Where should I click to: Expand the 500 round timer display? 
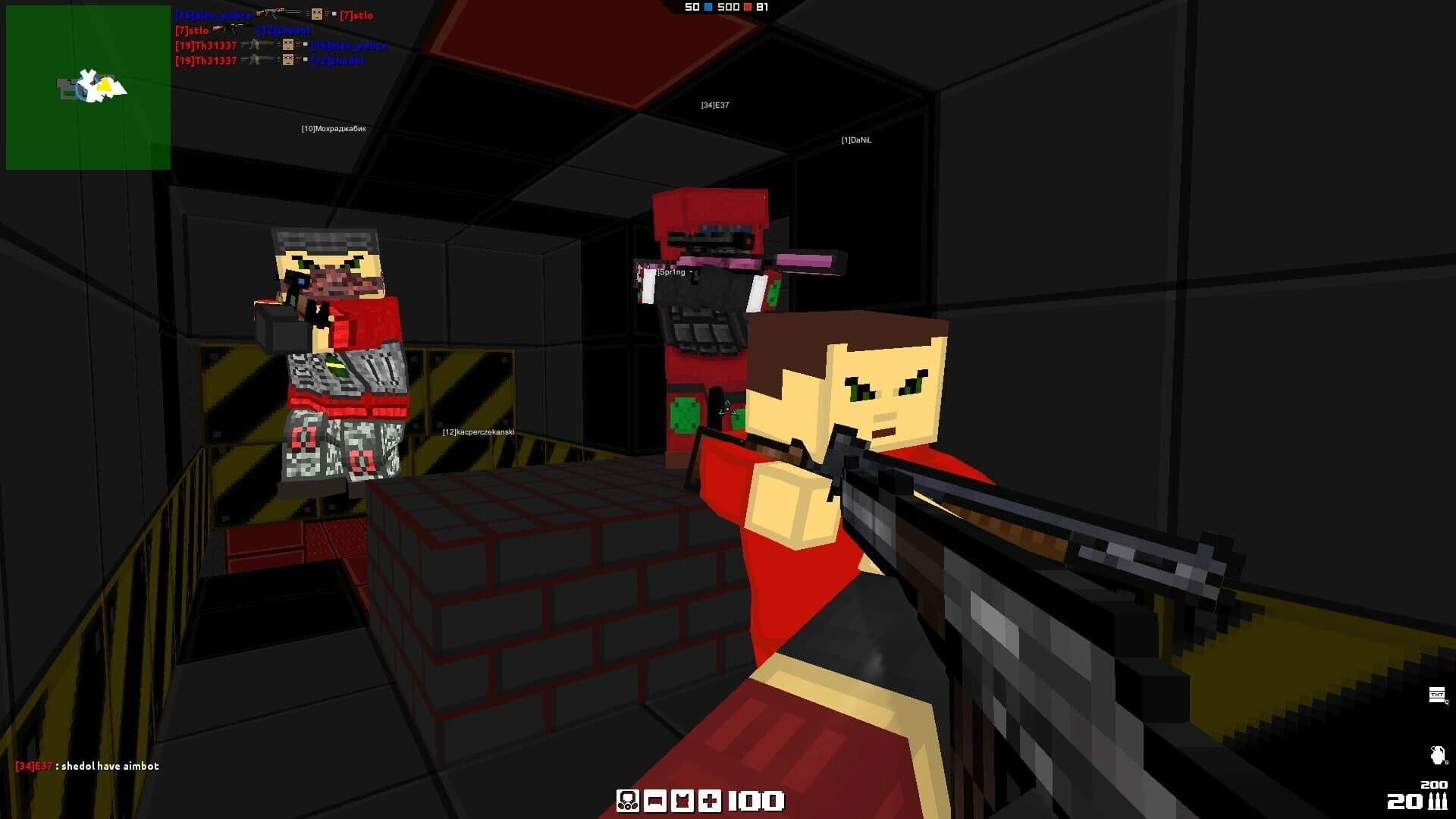click(728, 8)
